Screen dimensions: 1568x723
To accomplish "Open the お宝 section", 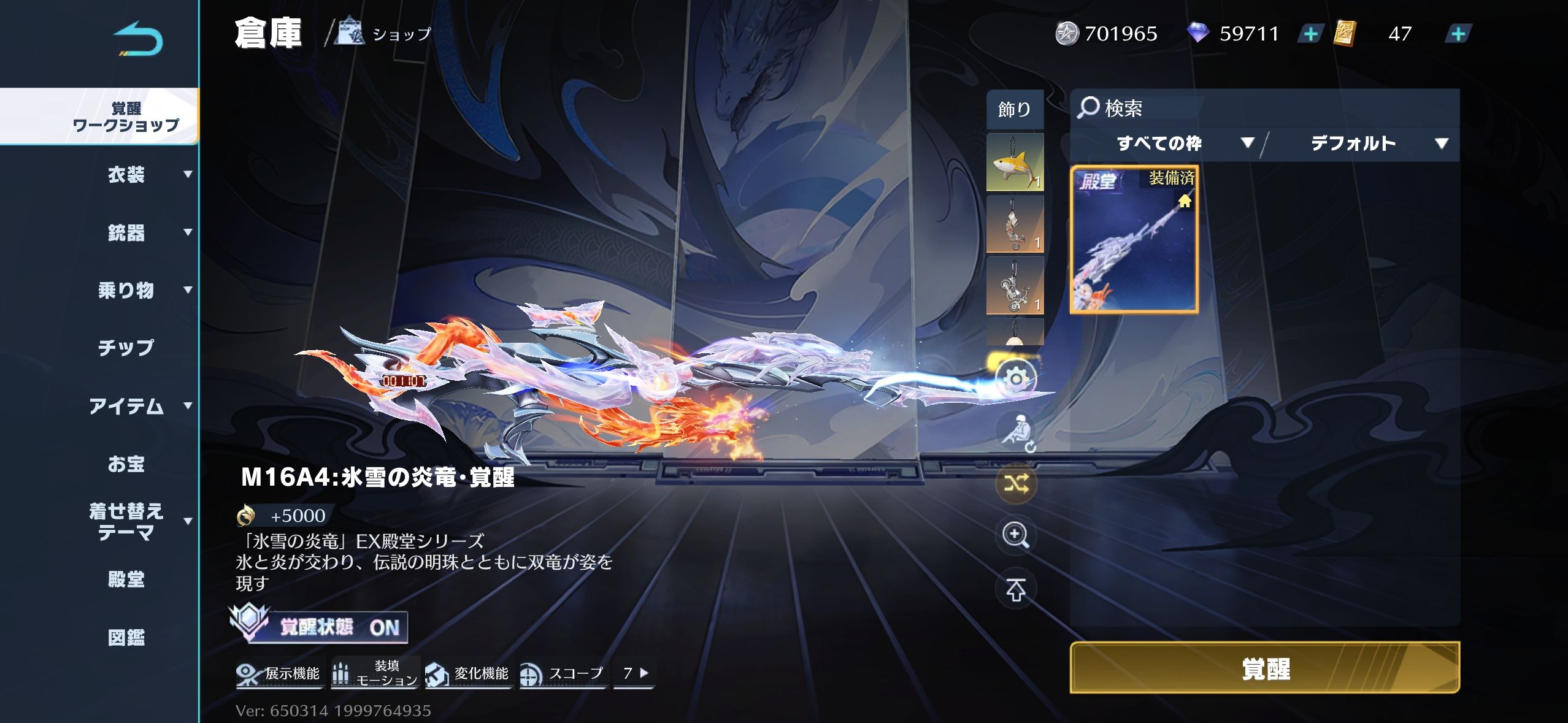I will (x=126, y=464).
